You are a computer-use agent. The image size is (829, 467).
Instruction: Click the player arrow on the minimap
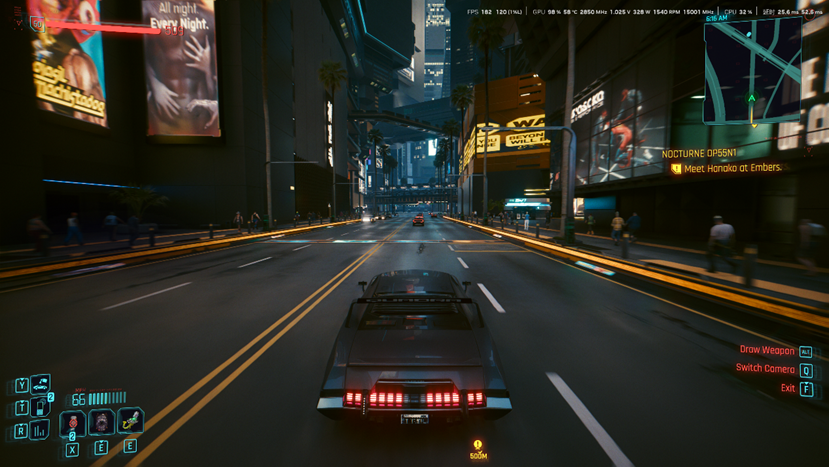coord(752,98)
